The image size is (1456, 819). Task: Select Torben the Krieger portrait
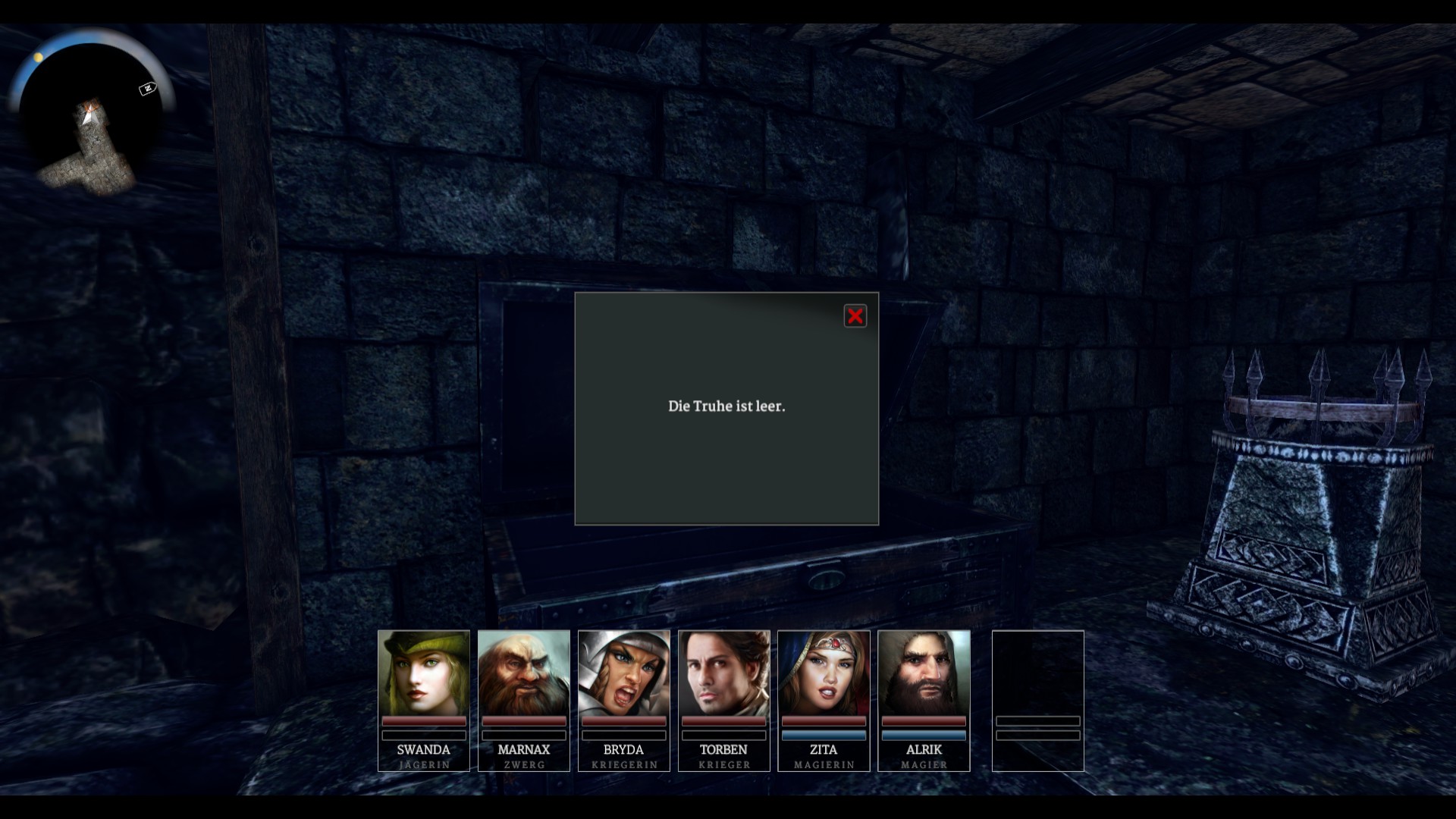pyautogui.click(x=724, y=673)
